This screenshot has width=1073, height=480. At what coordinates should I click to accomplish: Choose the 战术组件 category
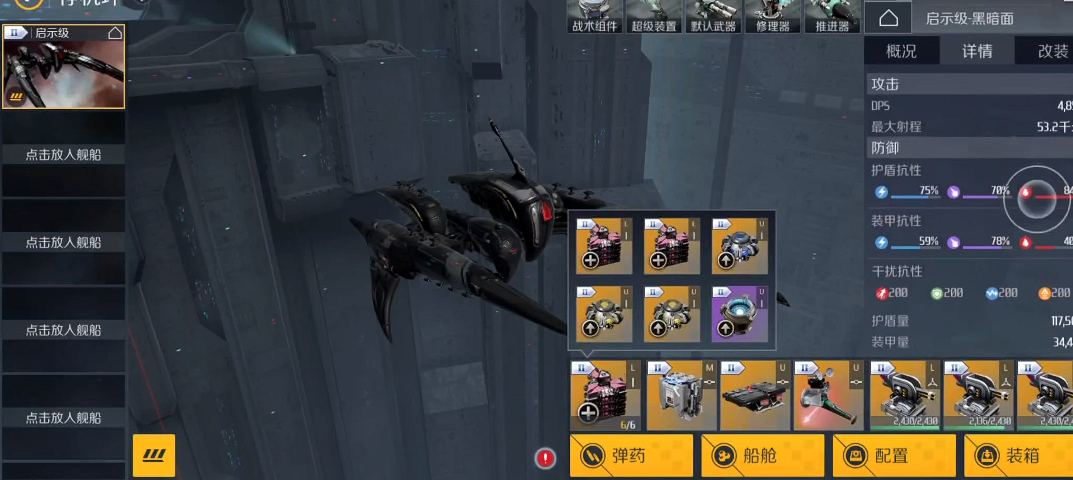tap(594, 17)
